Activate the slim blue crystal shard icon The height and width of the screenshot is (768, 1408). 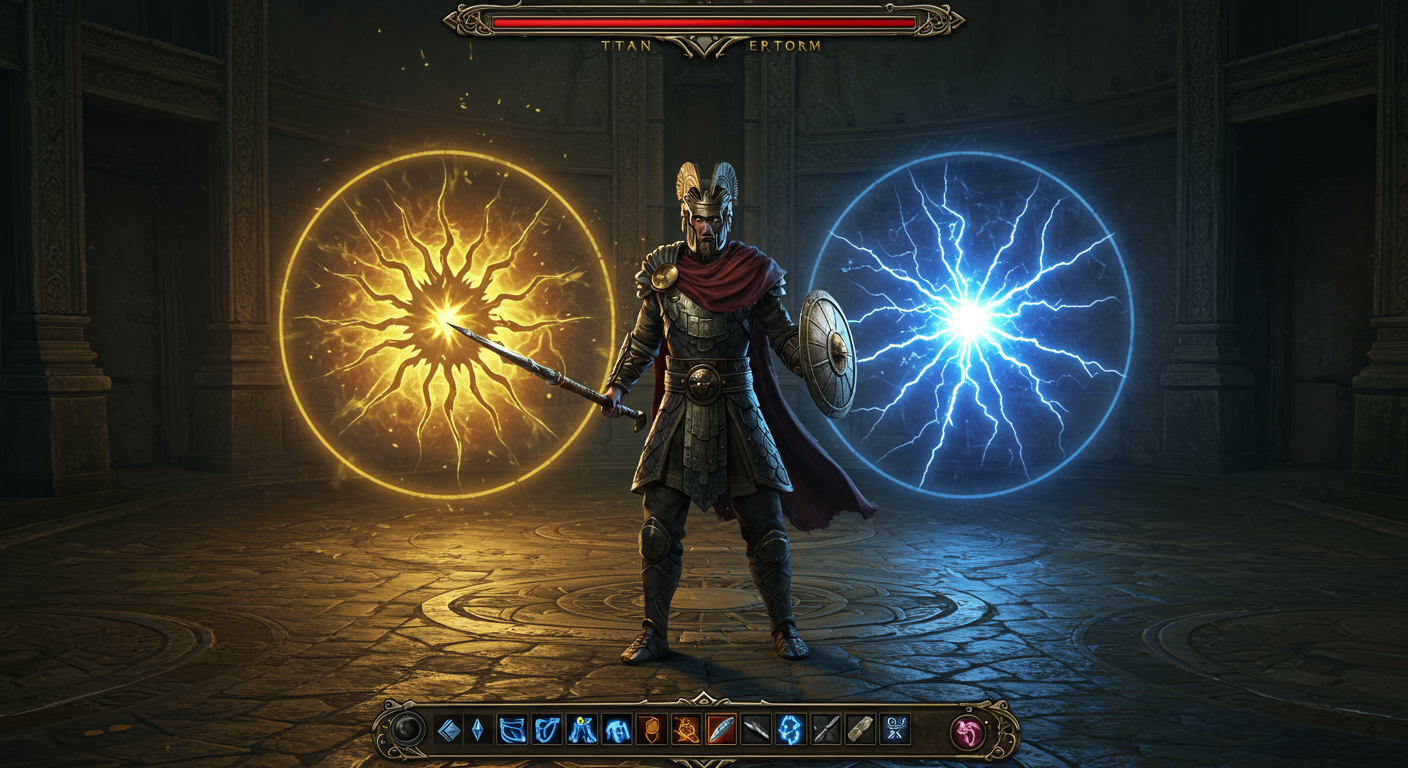tap(477, 730)
